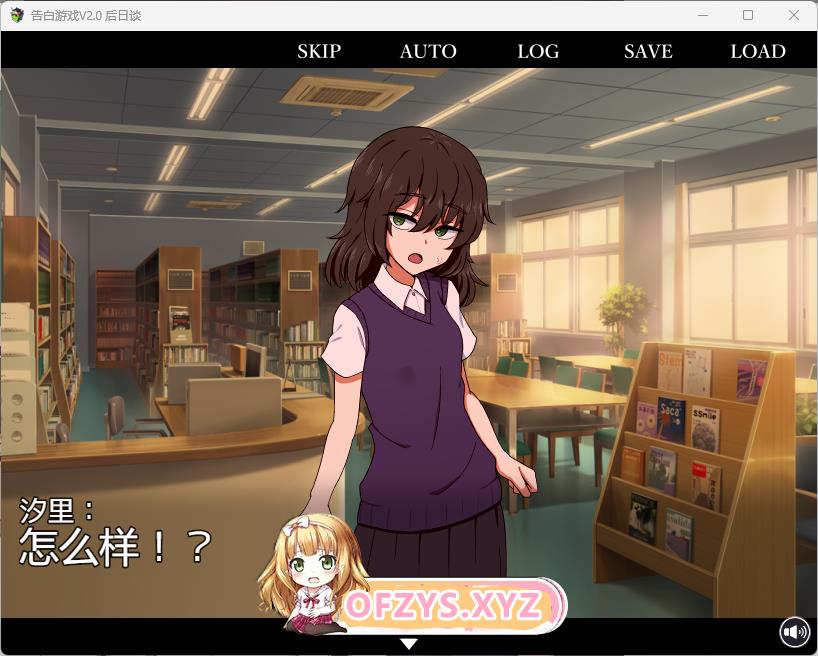Close the game window
Image resolution: width=818 pixels, height=656 pixels.
[x=794, y=15]
